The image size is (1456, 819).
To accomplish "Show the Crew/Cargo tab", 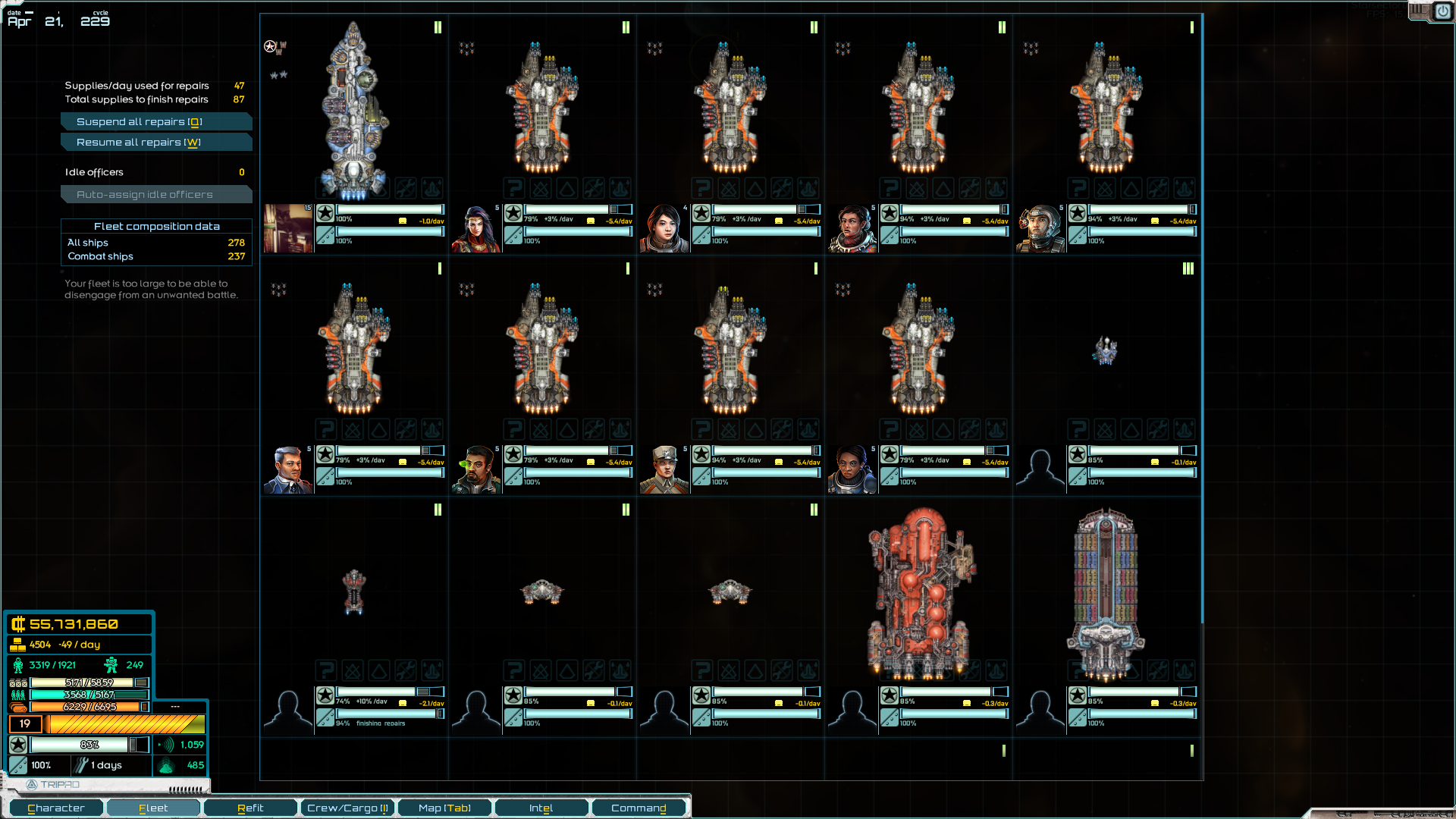I will [x=347, y=808].
